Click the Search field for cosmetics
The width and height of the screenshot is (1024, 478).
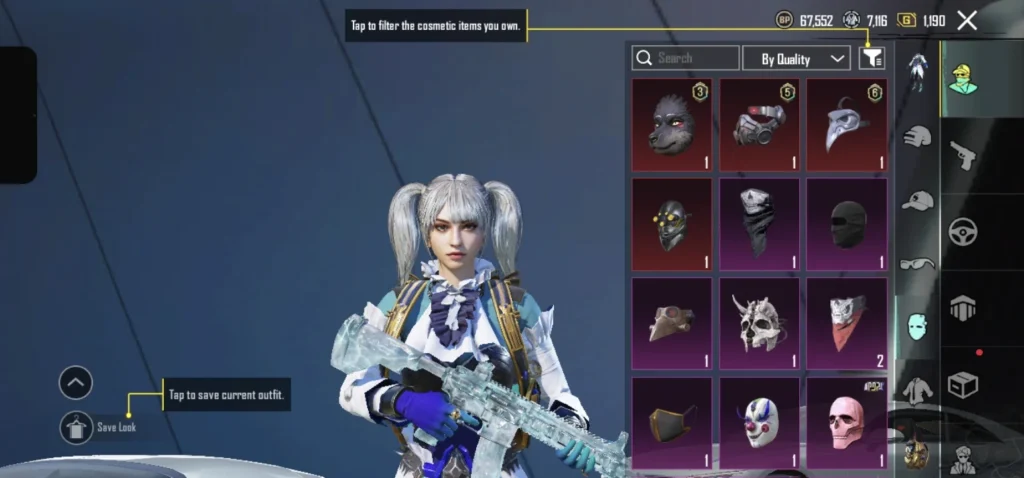coord(686,59)
